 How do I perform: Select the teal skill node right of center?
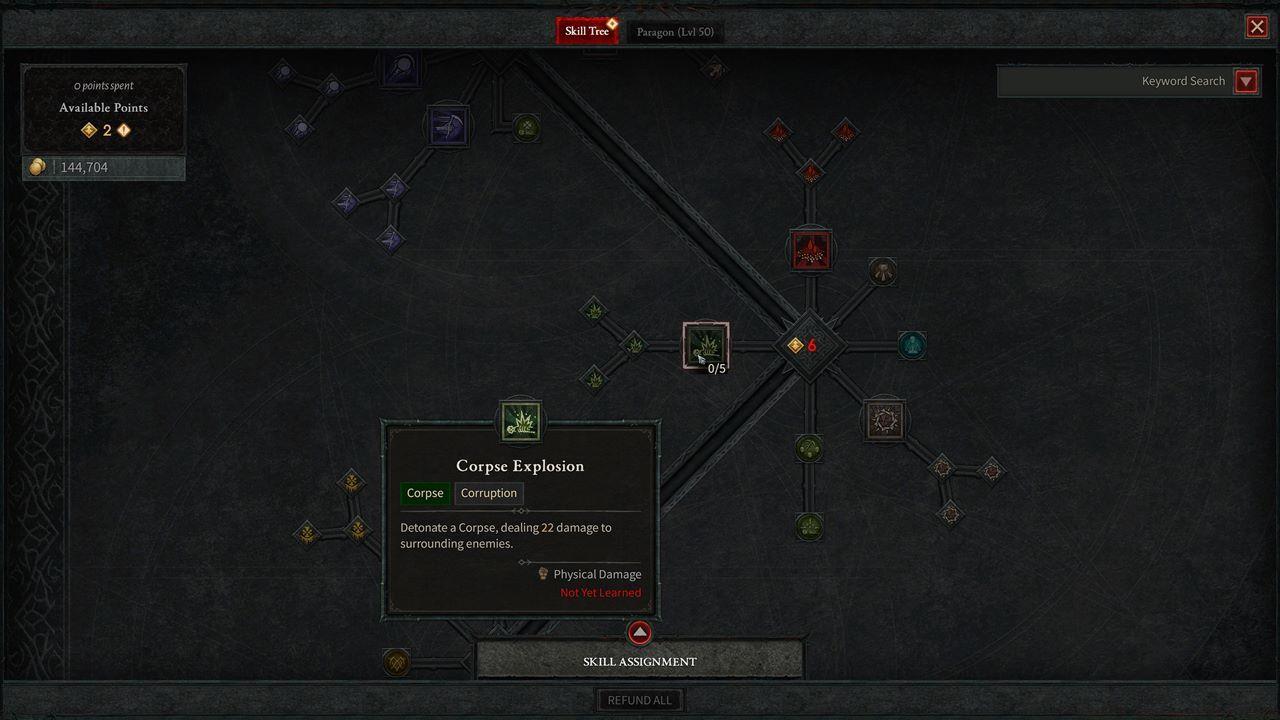coord(911,345)
